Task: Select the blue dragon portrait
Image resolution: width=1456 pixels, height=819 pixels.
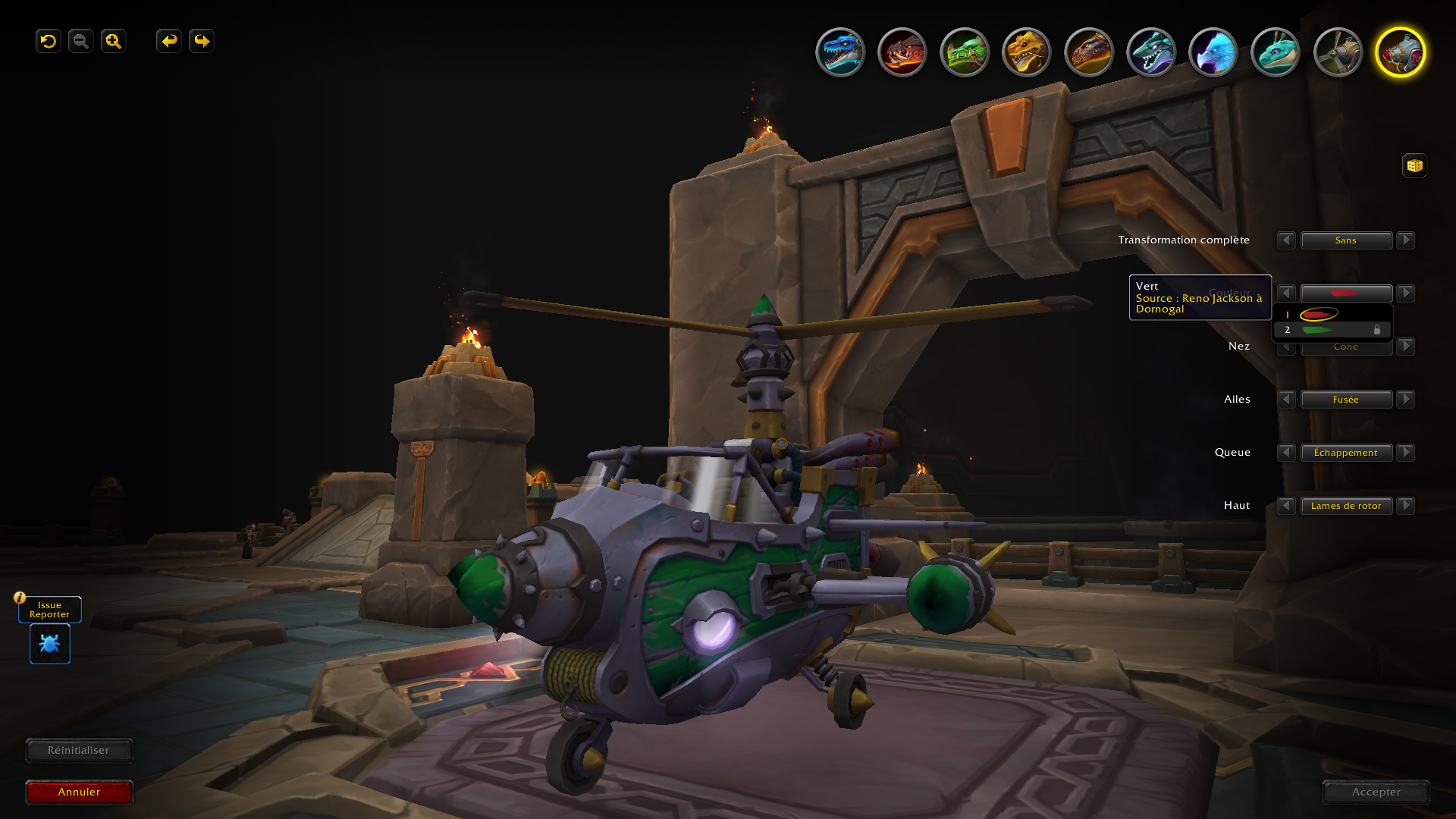Action: click(x=840, y=52)
